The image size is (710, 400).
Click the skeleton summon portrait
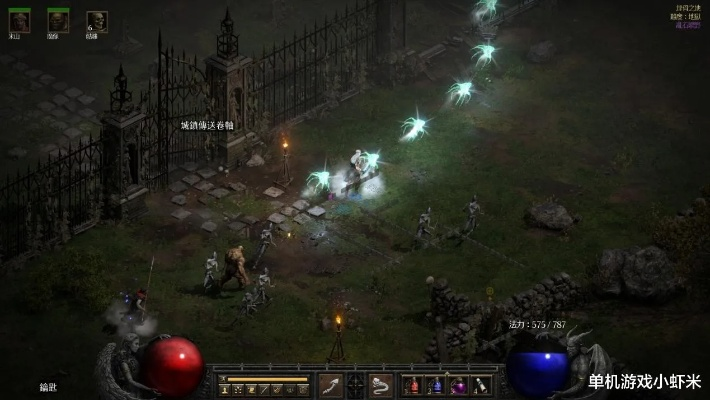click(97, 20)
